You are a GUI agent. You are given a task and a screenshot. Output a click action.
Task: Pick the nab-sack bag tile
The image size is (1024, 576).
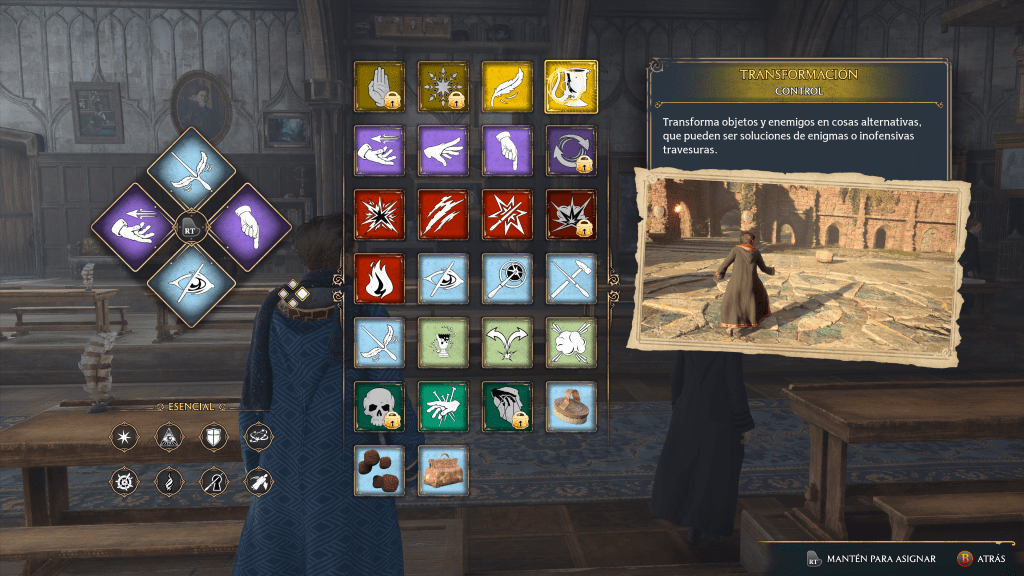443,470
